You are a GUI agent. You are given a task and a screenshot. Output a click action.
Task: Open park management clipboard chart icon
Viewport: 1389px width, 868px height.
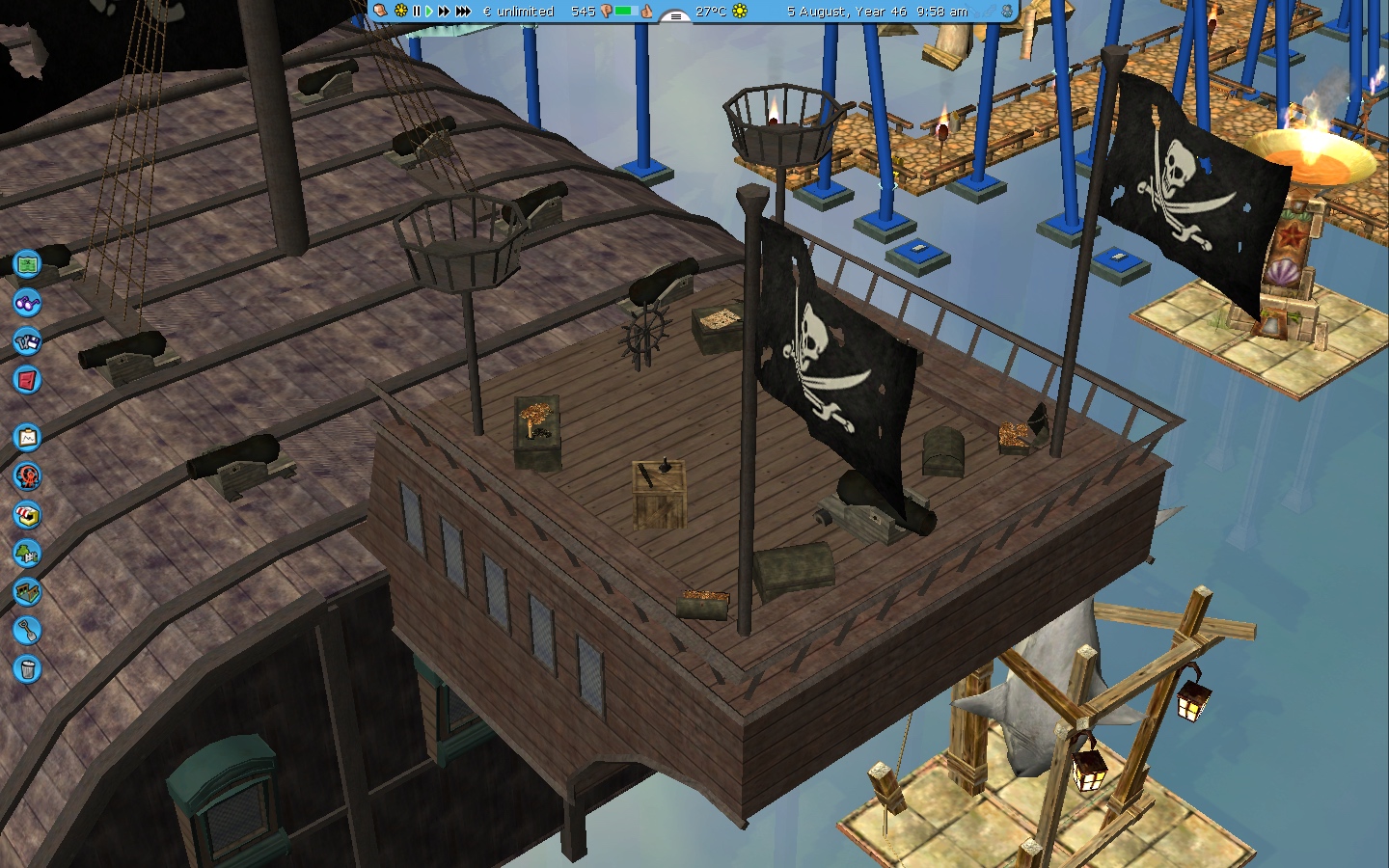27,438
